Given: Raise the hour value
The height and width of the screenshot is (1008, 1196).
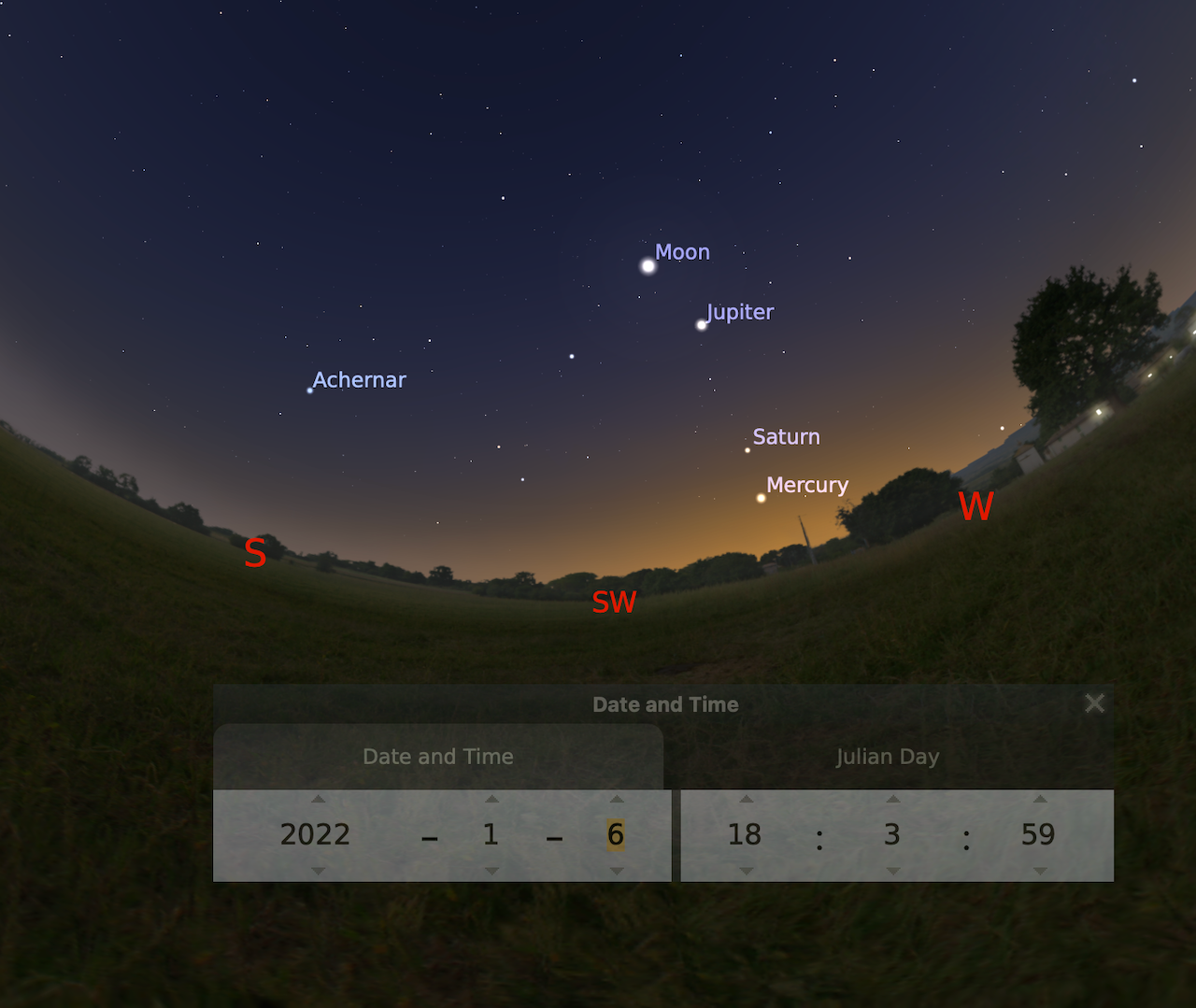Looking at the screenshot, I should [746, 799].
